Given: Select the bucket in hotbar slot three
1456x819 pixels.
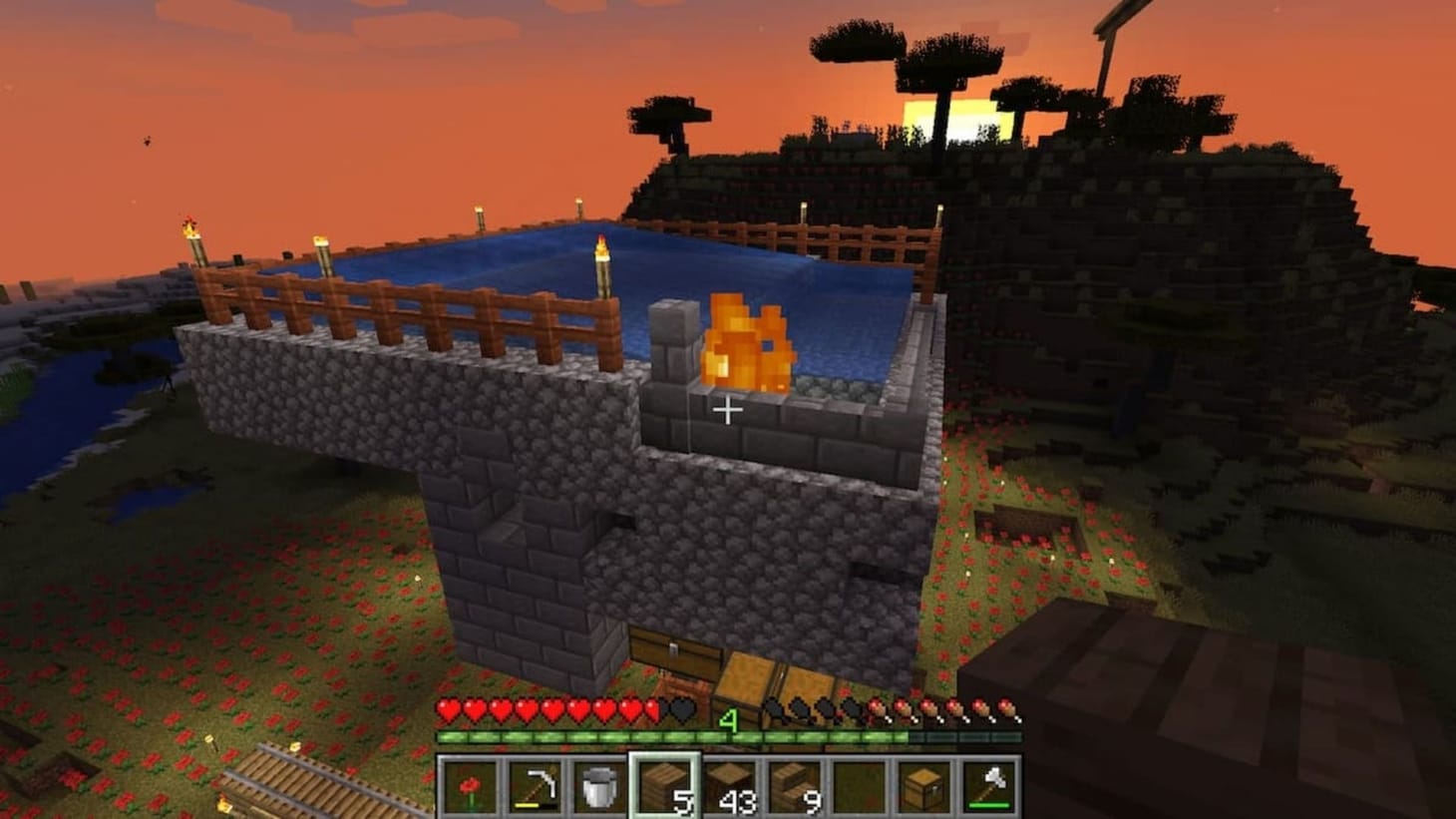Looking at the screenshot, I should tap(596, 787).
